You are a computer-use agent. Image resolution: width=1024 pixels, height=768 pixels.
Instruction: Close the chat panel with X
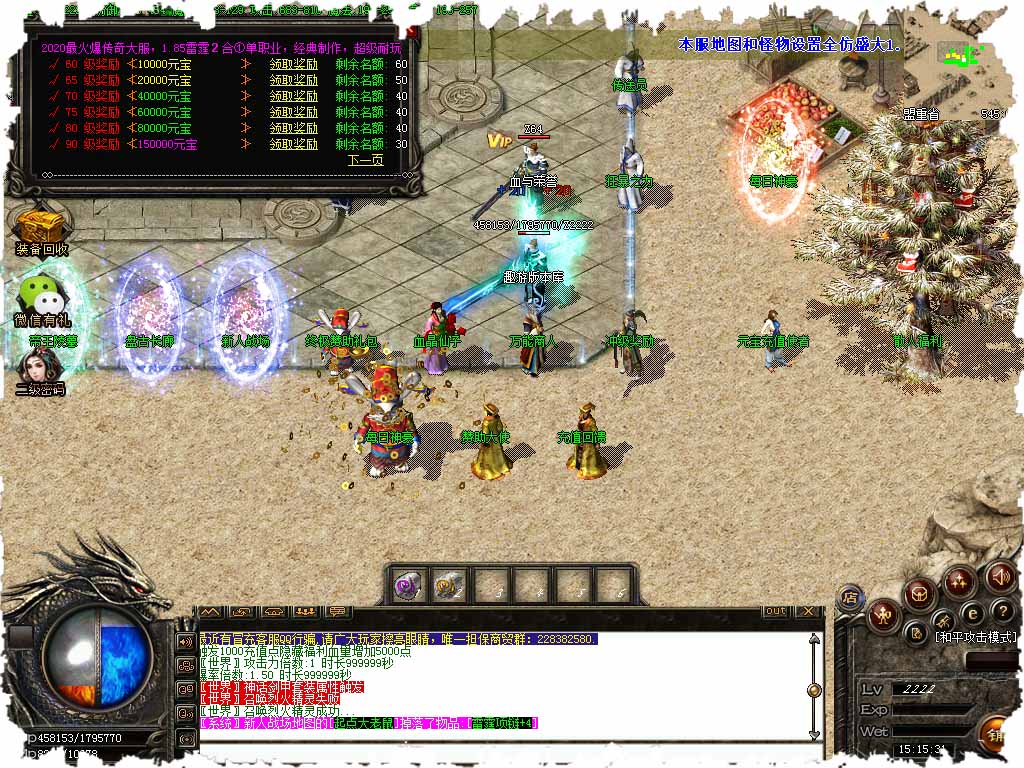(808, 611)
